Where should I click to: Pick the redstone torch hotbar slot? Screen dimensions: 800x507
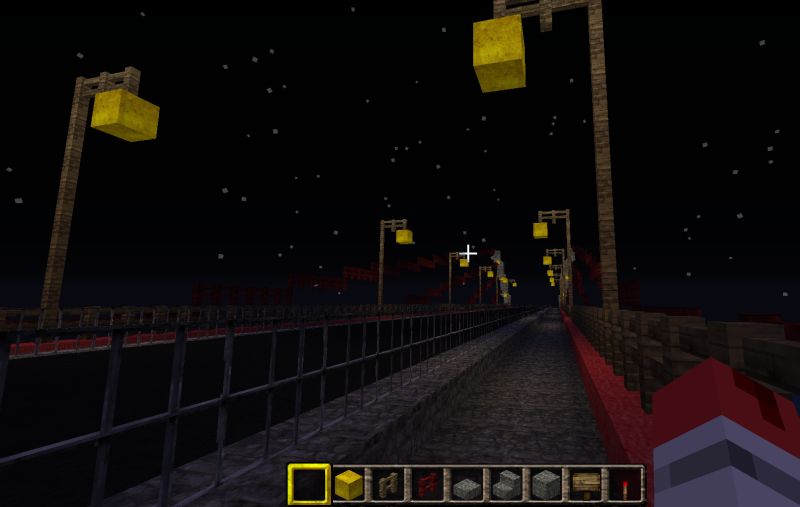[624, 485]
